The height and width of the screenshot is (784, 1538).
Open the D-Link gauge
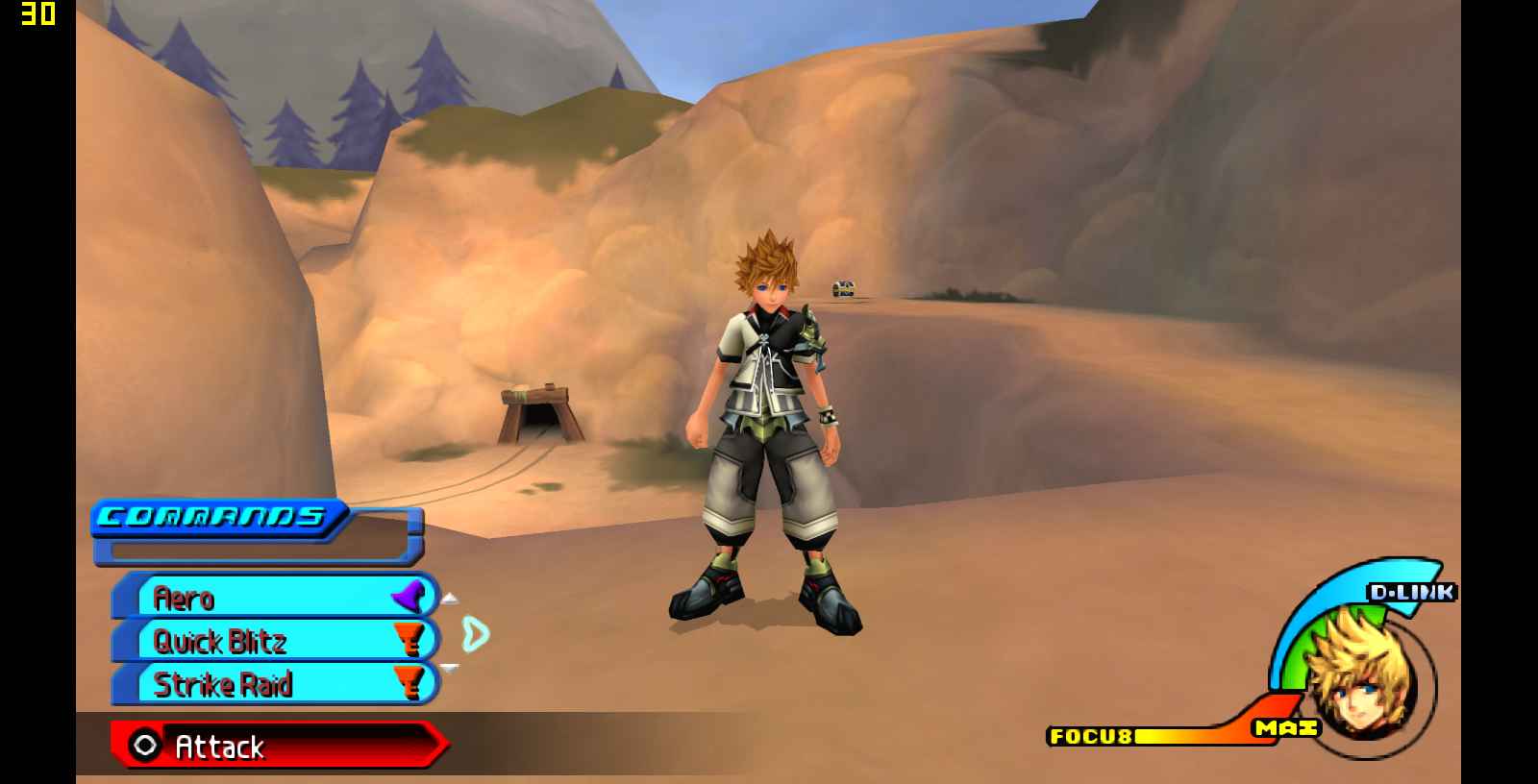[1410, 592]
